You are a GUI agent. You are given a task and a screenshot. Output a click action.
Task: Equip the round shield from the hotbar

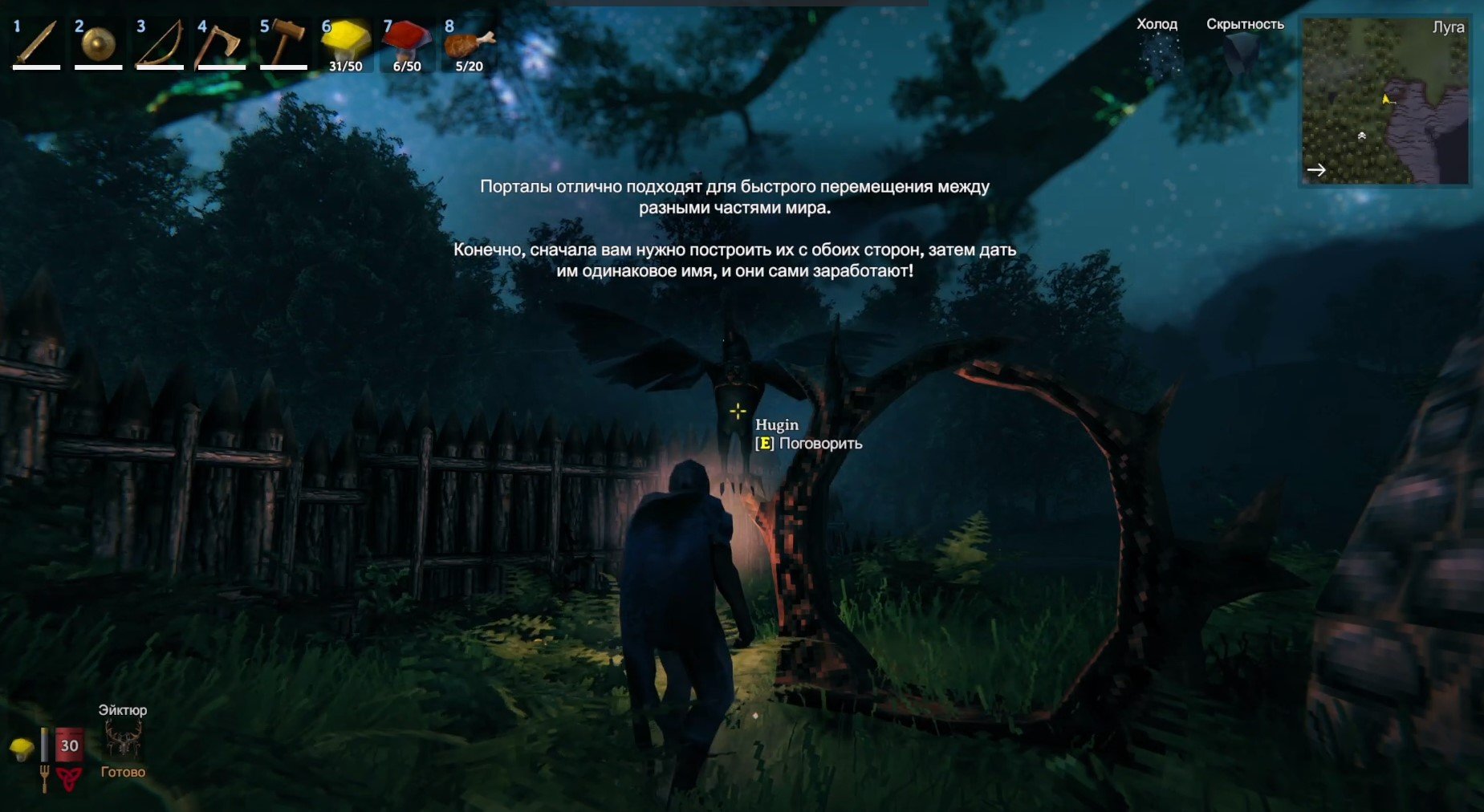pyautogui.click(x=98, y=43)
